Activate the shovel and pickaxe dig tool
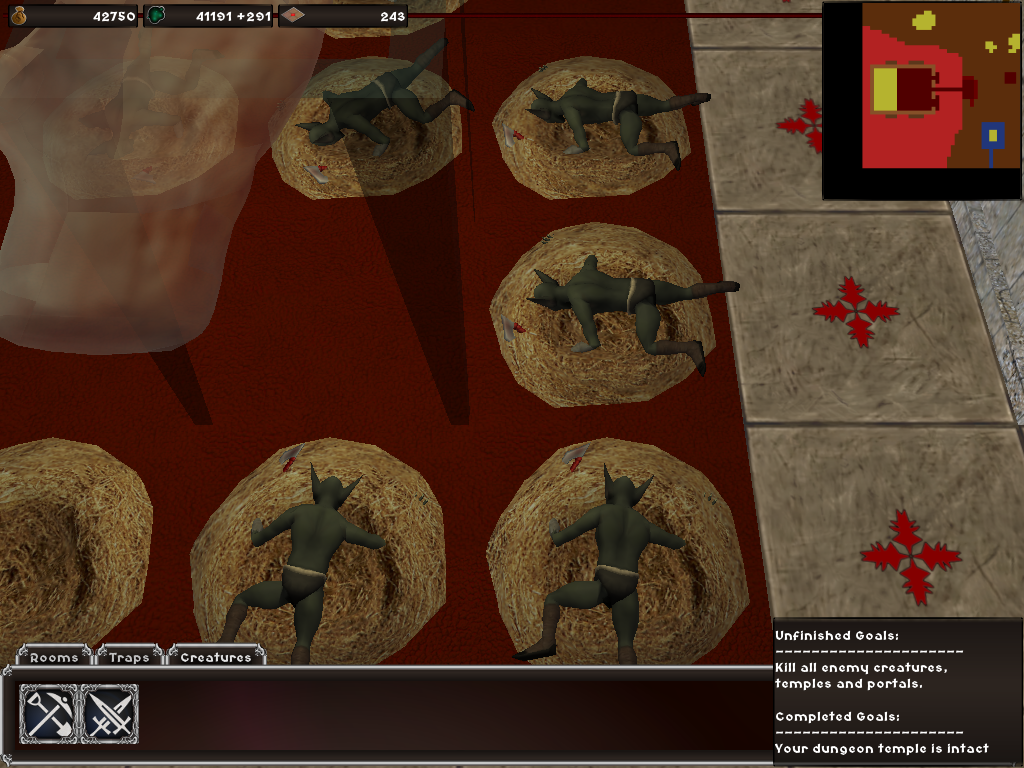Image resolution: width=1024 pixels, height=768 pixels. tap(48, 714)
